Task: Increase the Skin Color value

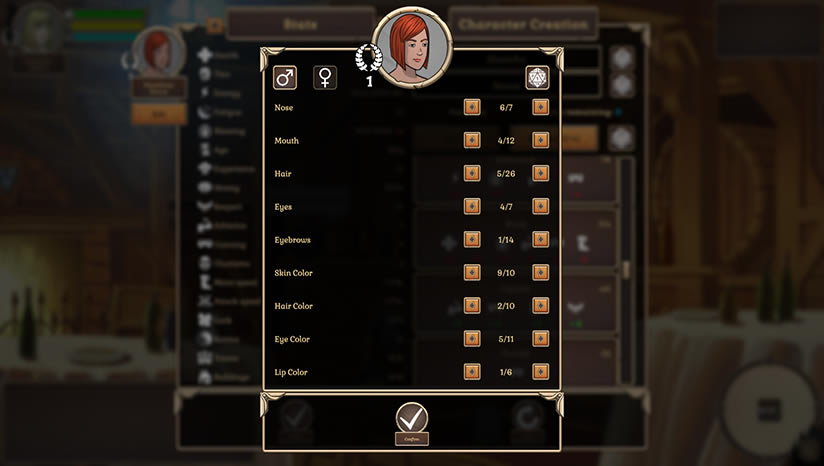Action: (541, 272)
